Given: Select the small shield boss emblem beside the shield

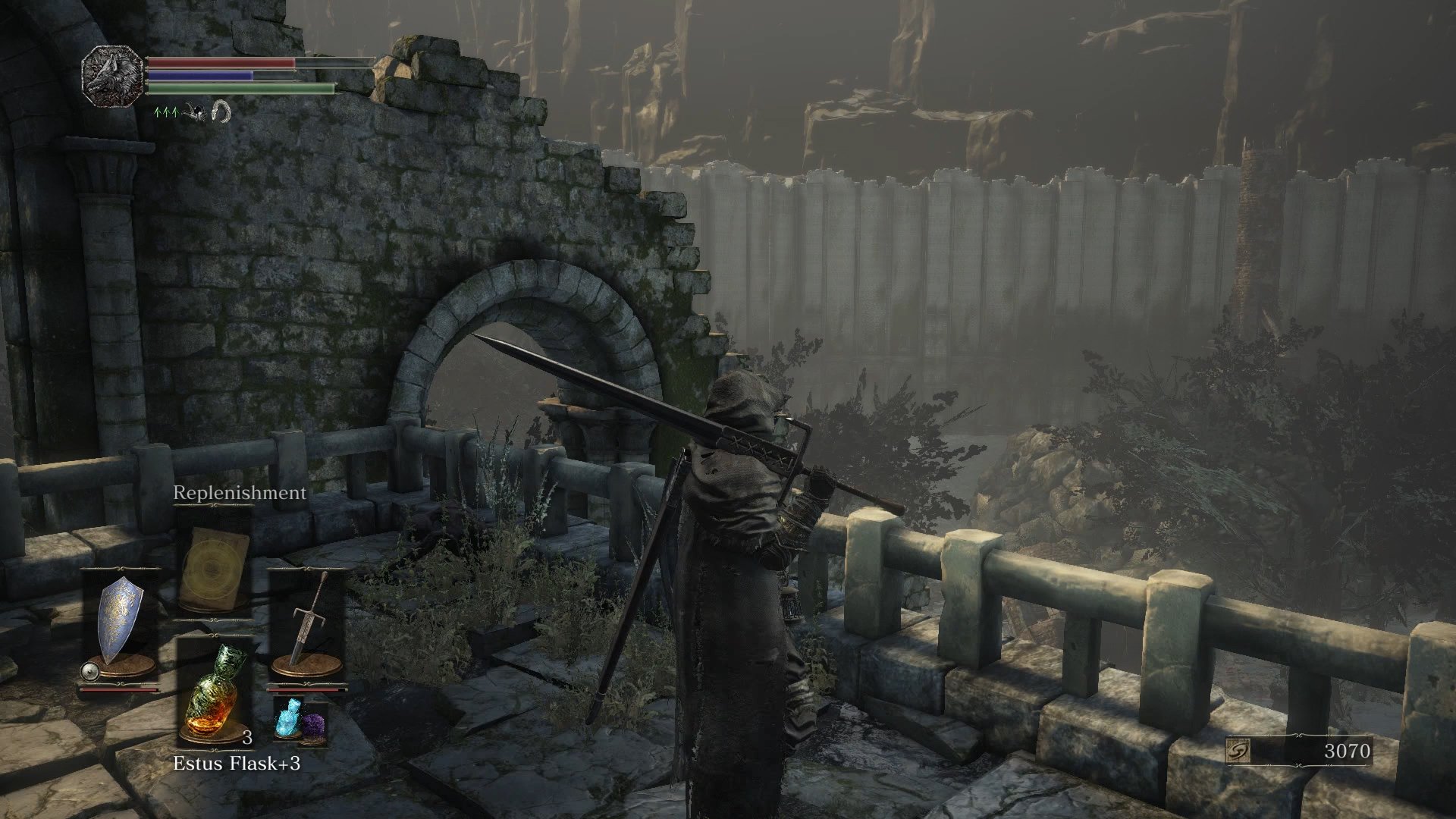Looking at the screenshot, I should pos(89,671).
